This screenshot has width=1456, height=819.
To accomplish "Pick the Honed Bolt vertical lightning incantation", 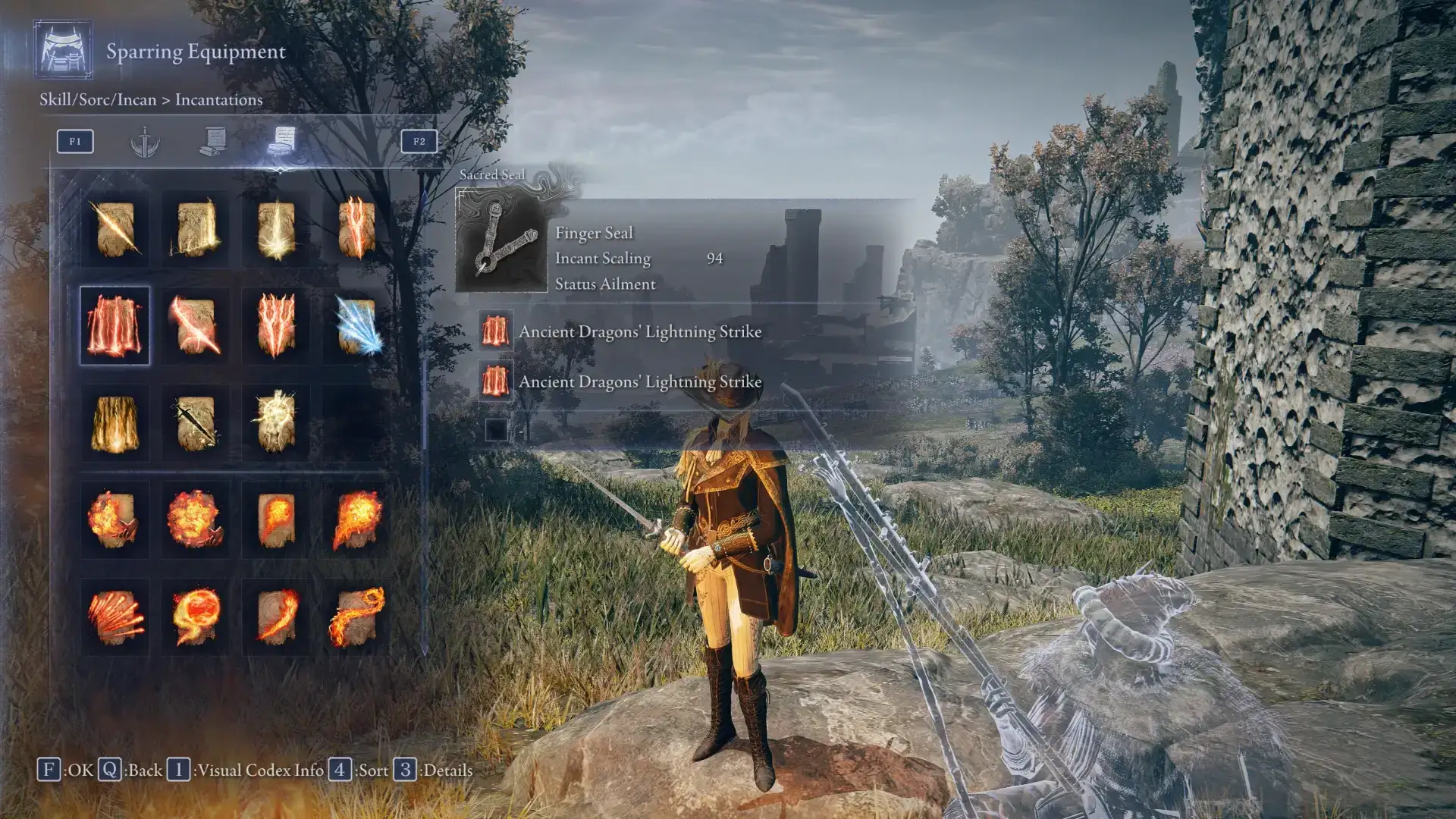I will [276, 228].
